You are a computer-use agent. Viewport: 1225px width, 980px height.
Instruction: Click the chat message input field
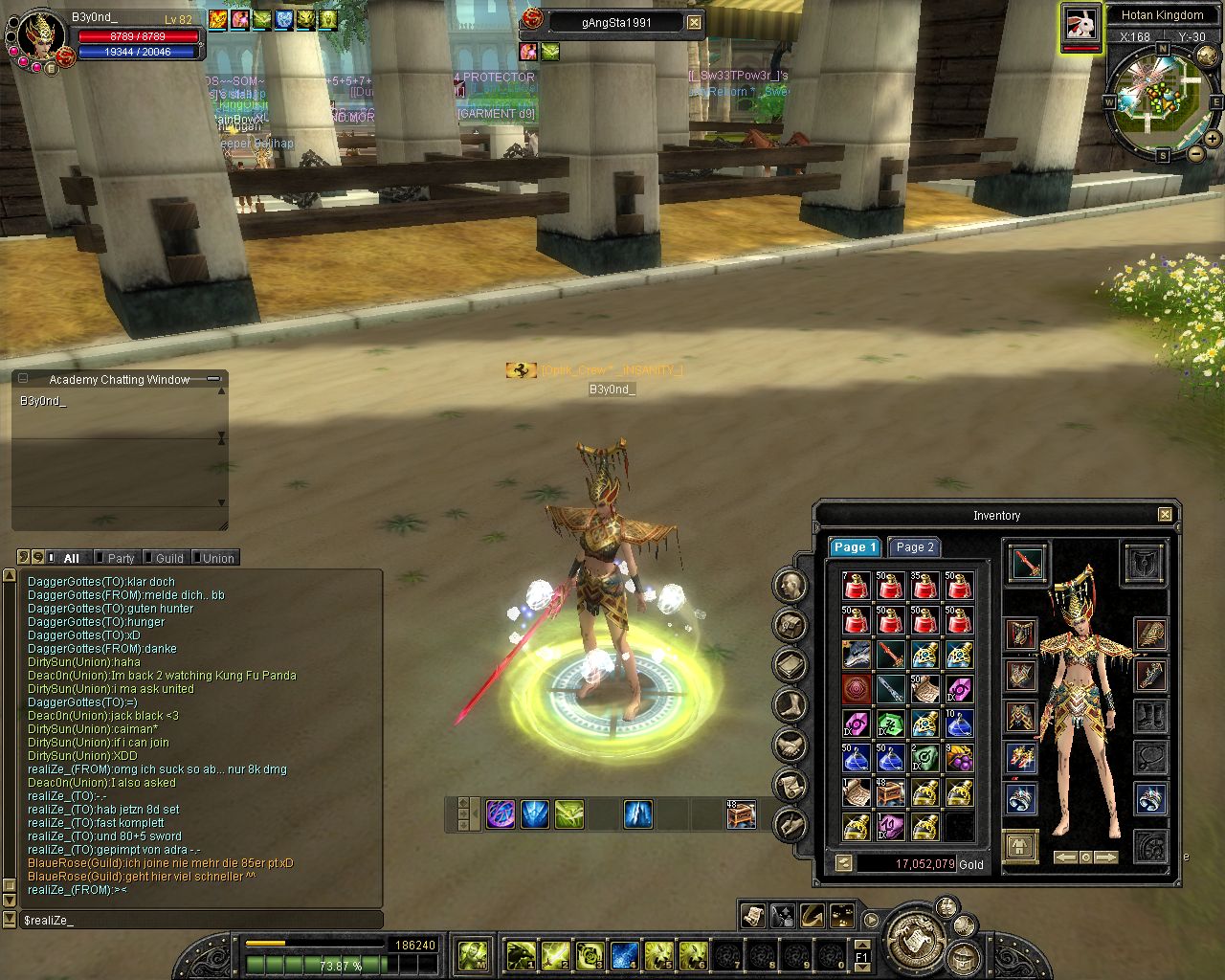(x=201, y=921)
